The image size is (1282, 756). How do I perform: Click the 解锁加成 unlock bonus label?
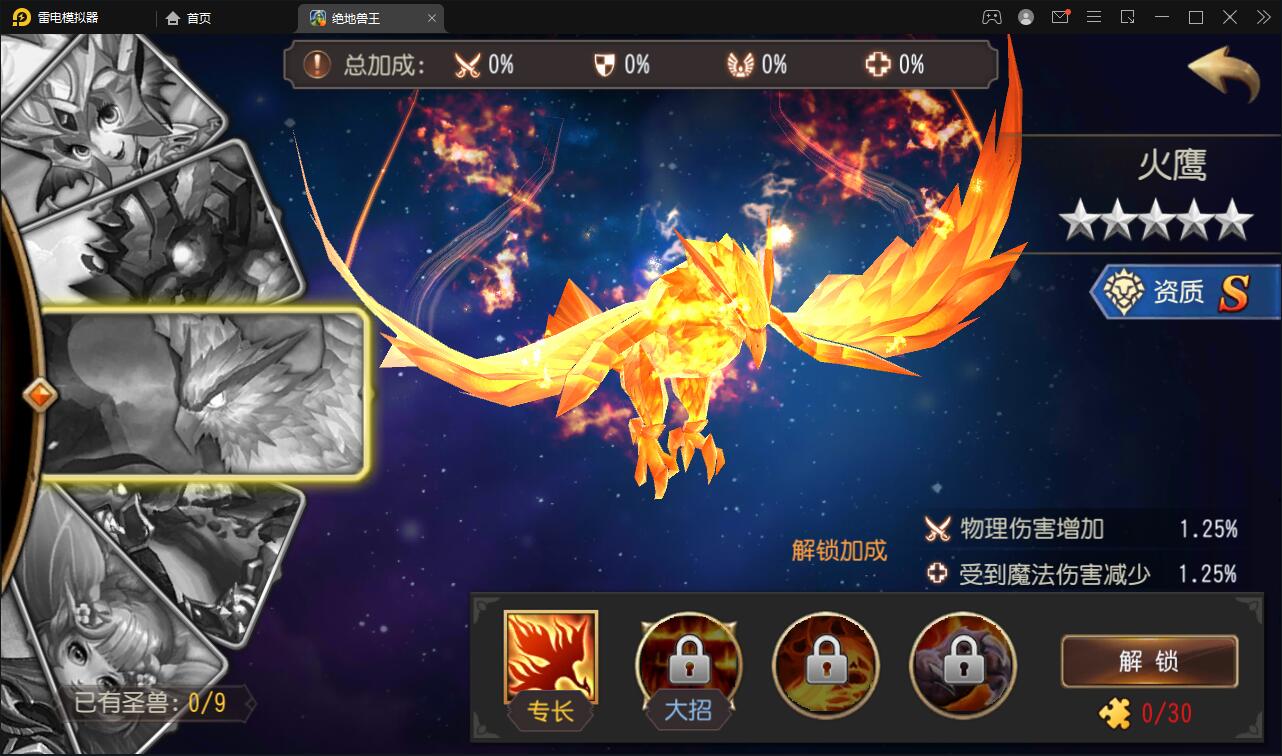(839, 548)
